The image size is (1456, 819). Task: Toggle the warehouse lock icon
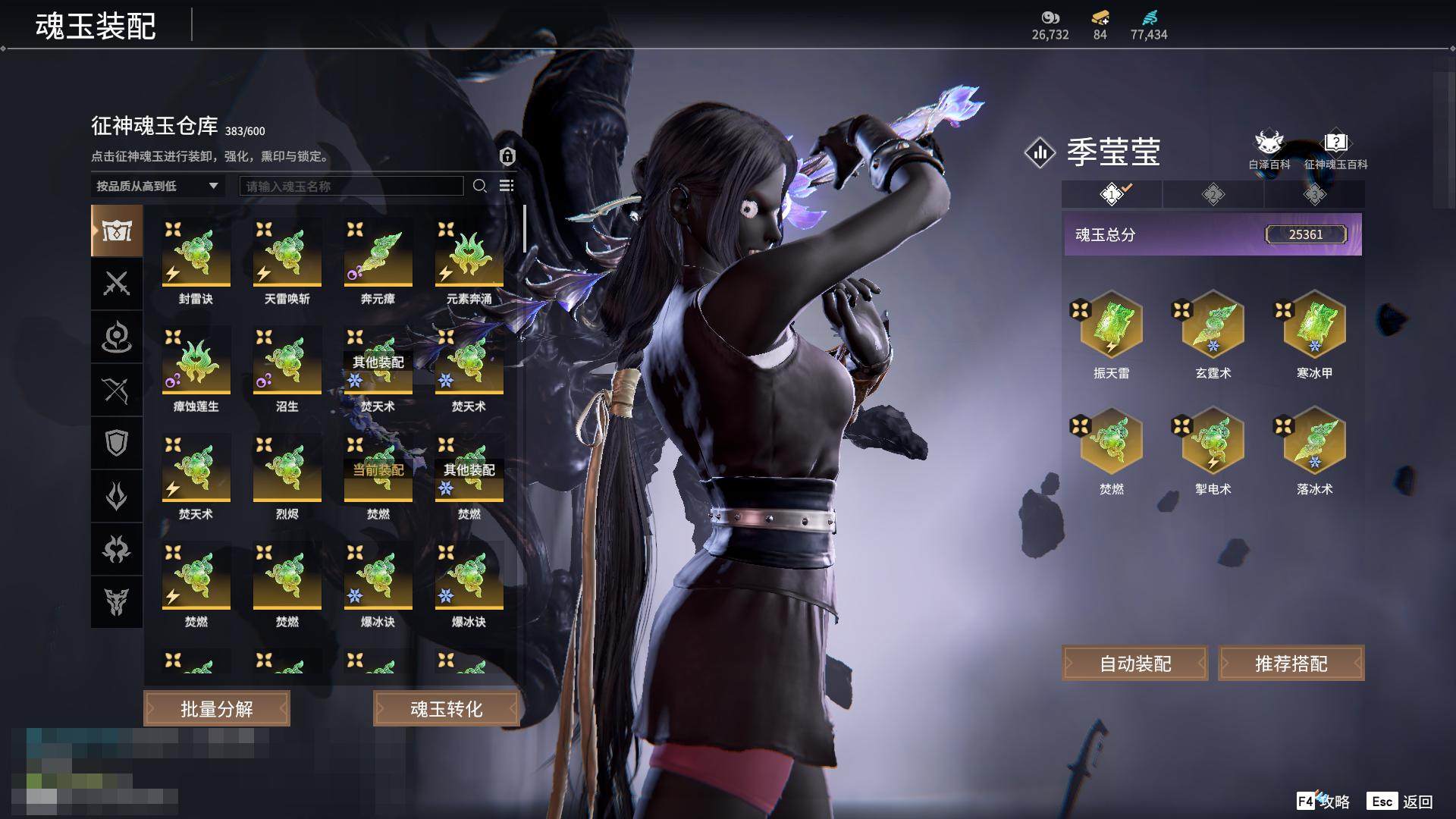507,156
